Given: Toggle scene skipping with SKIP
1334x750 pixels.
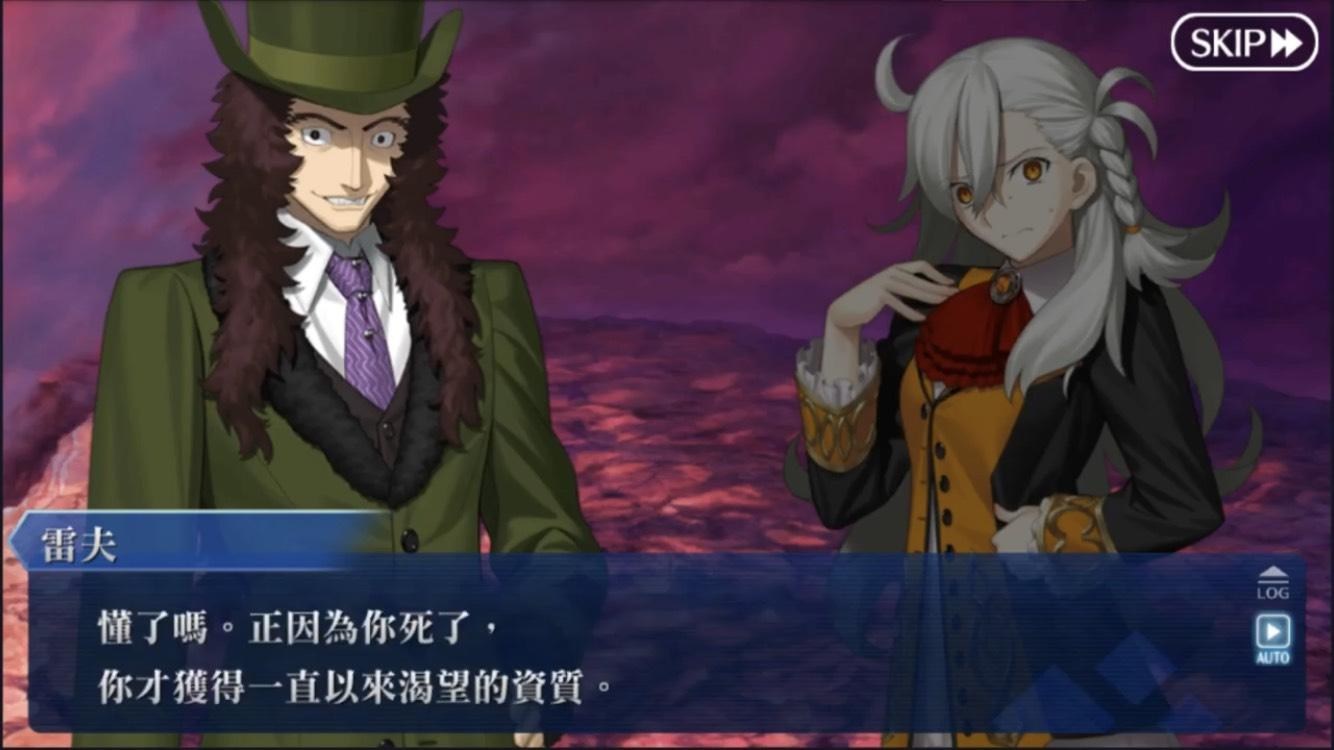Looking at the screenshot, I should pyautogui.click(x=1243, y=42).
